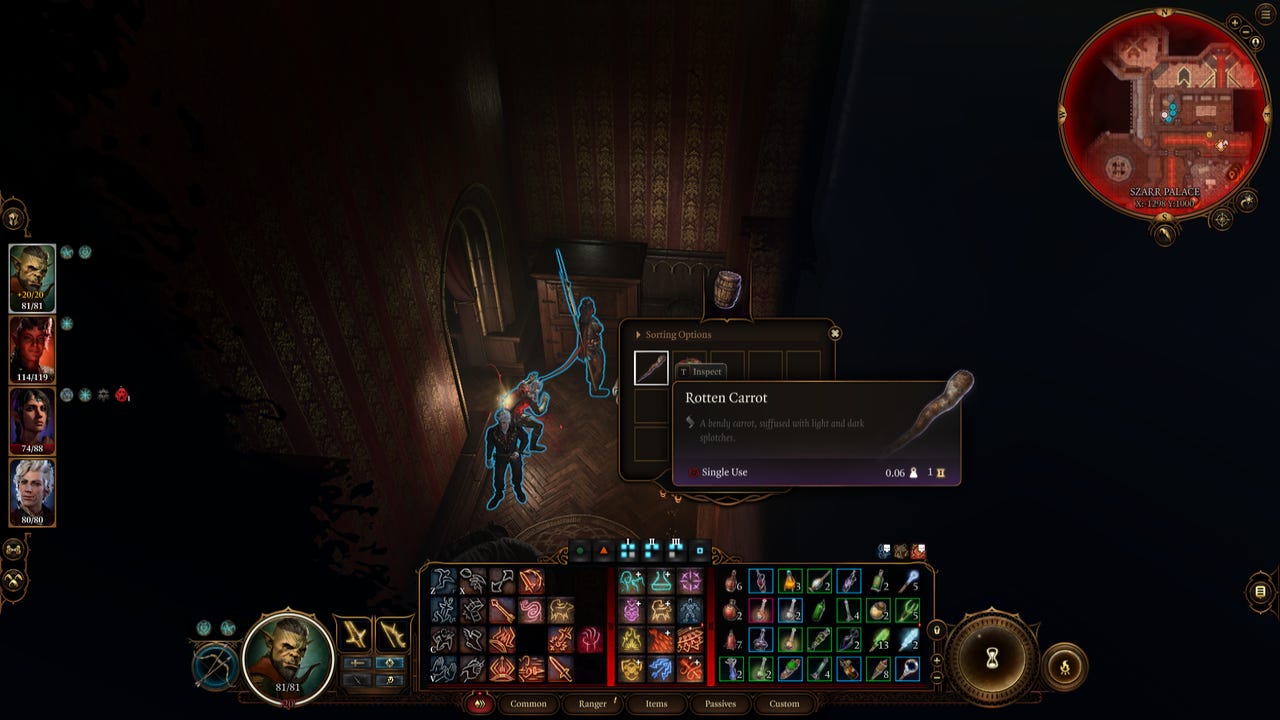Open the Items hotbar tab
1280x720 pixels.
pos(656,704)
